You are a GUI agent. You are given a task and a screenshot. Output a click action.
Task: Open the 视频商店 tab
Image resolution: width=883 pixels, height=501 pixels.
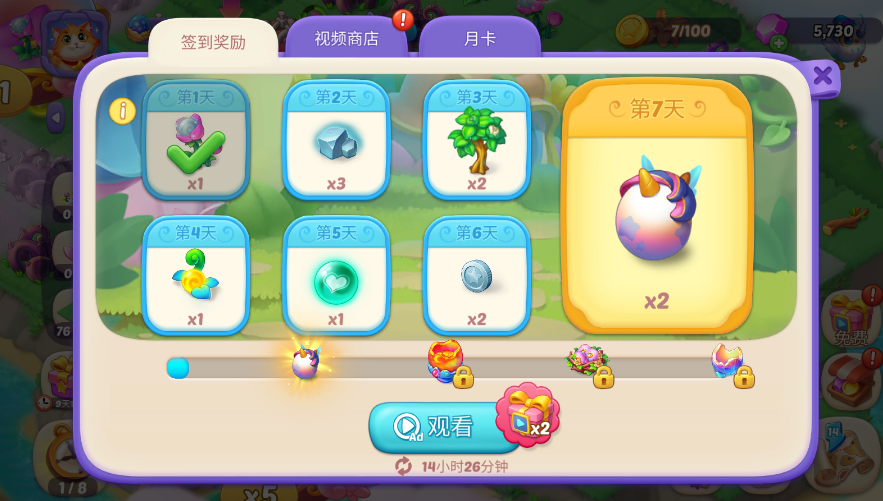[346, 39]
